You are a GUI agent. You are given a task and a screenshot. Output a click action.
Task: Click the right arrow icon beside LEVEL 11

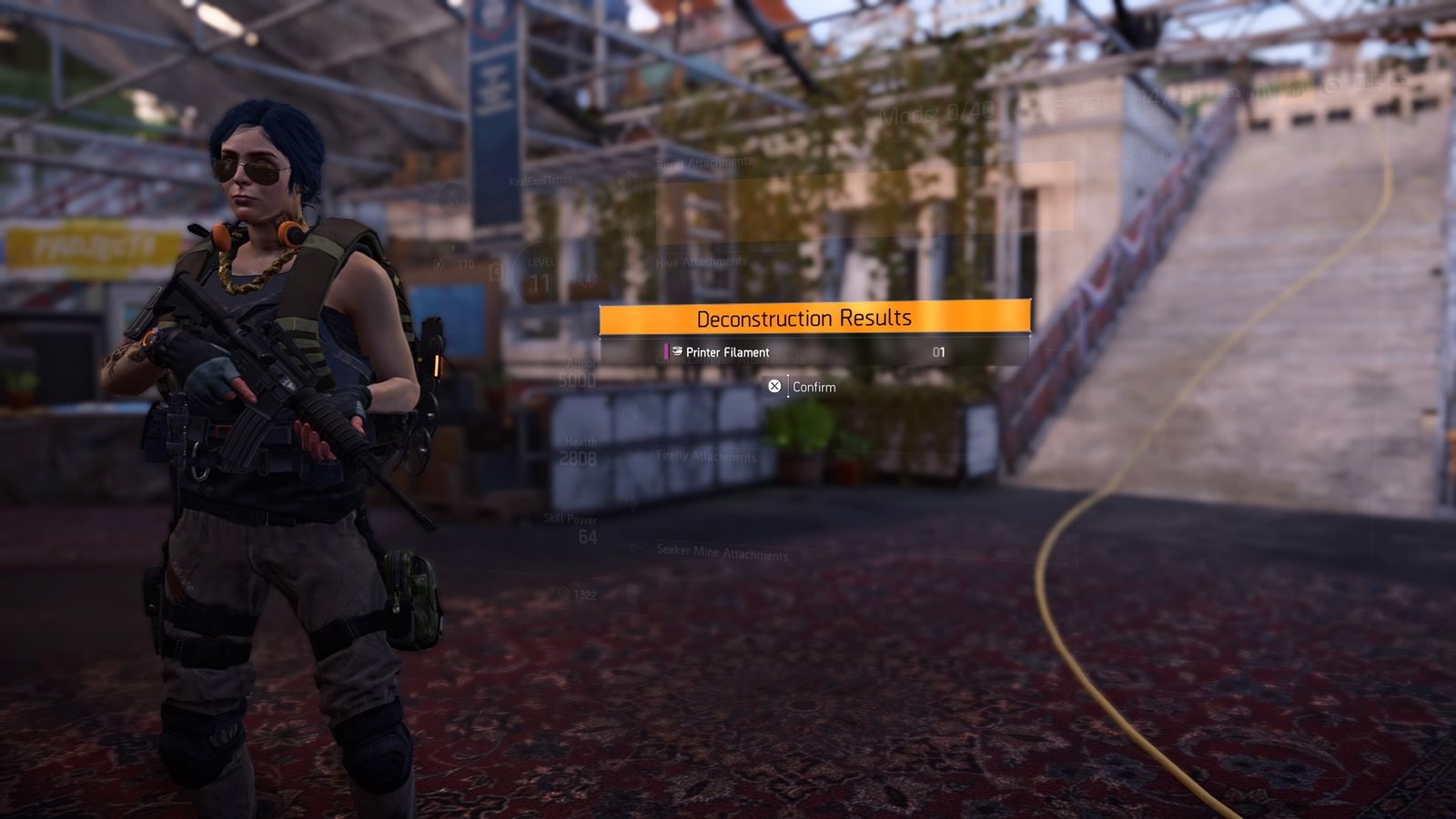(x=586, y=275)
